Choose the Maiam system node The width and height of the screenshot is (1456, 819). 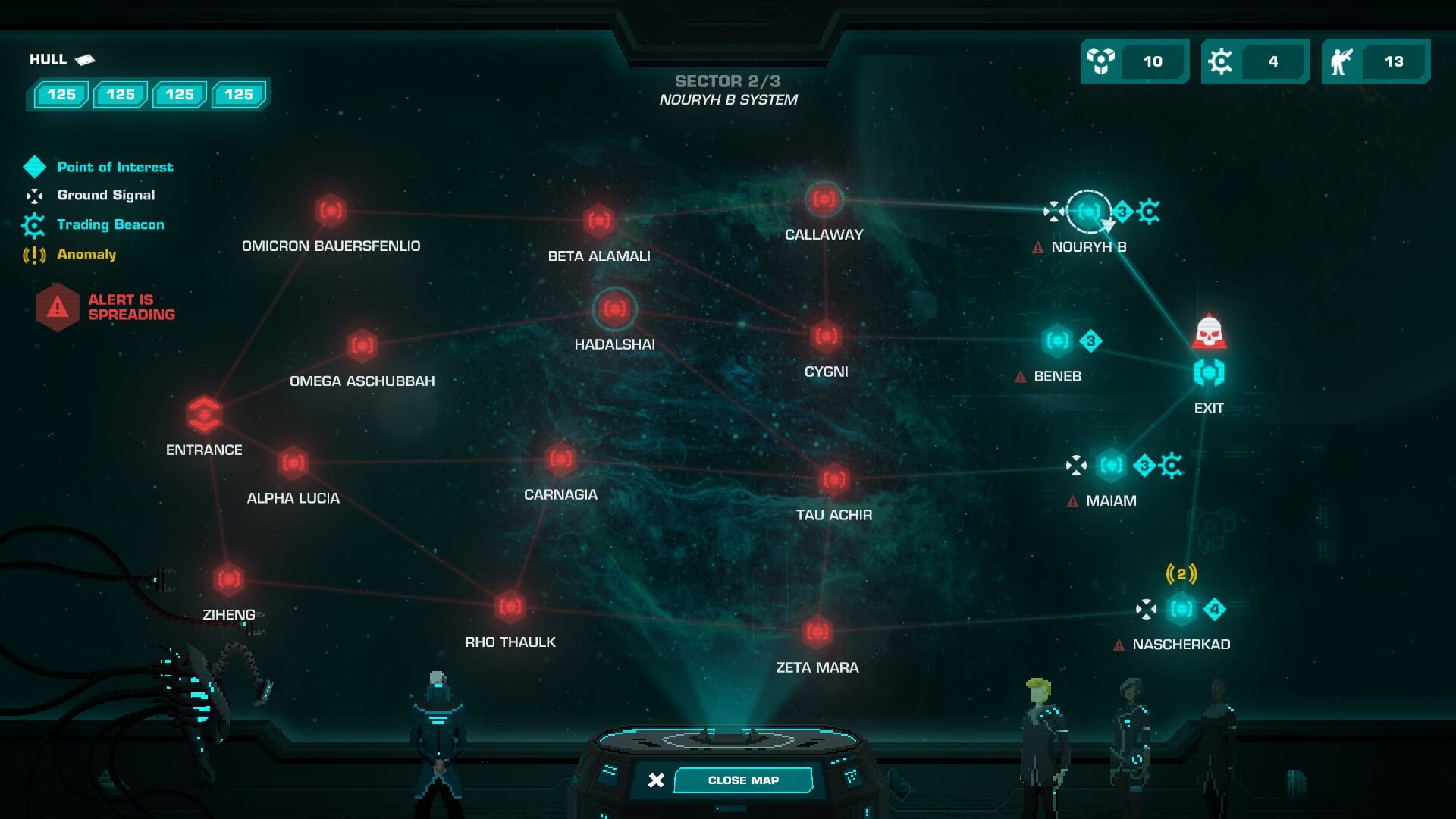pos(1111,465)
